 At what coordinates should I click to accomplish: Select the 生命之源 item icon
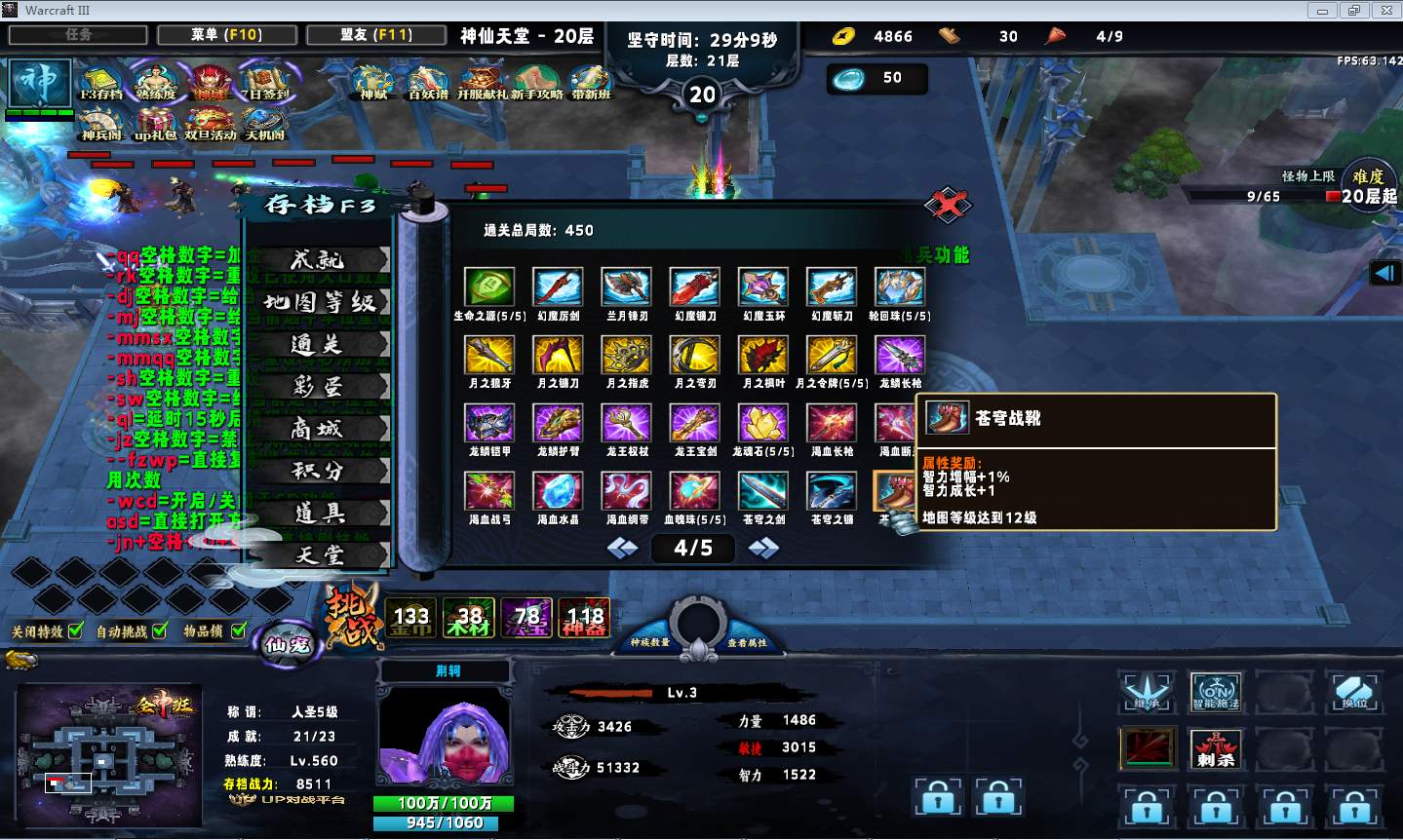[488, 287]
